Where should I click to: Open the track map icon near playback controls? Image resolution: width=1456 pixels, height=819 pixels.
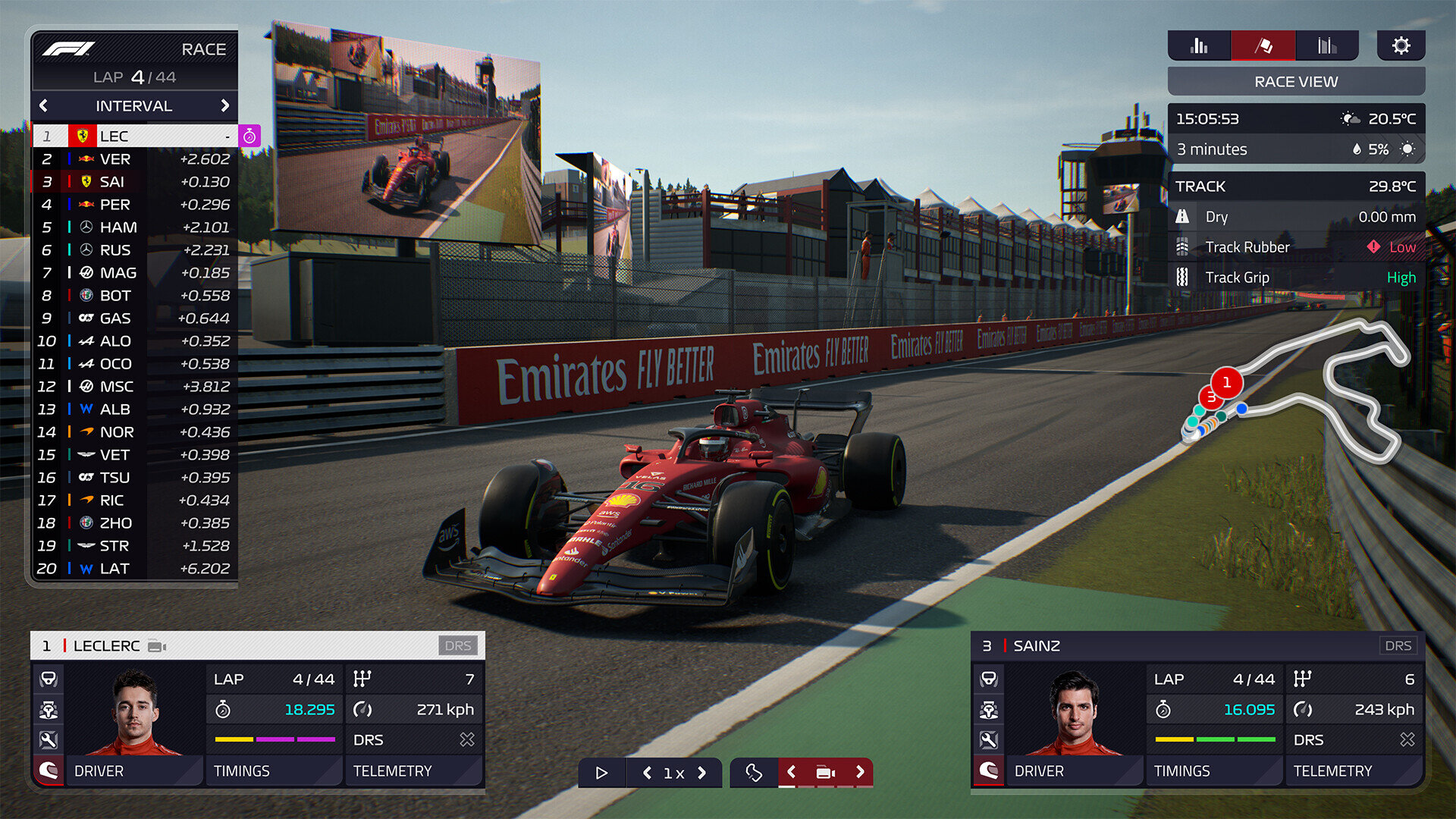(x=755, y=773)
